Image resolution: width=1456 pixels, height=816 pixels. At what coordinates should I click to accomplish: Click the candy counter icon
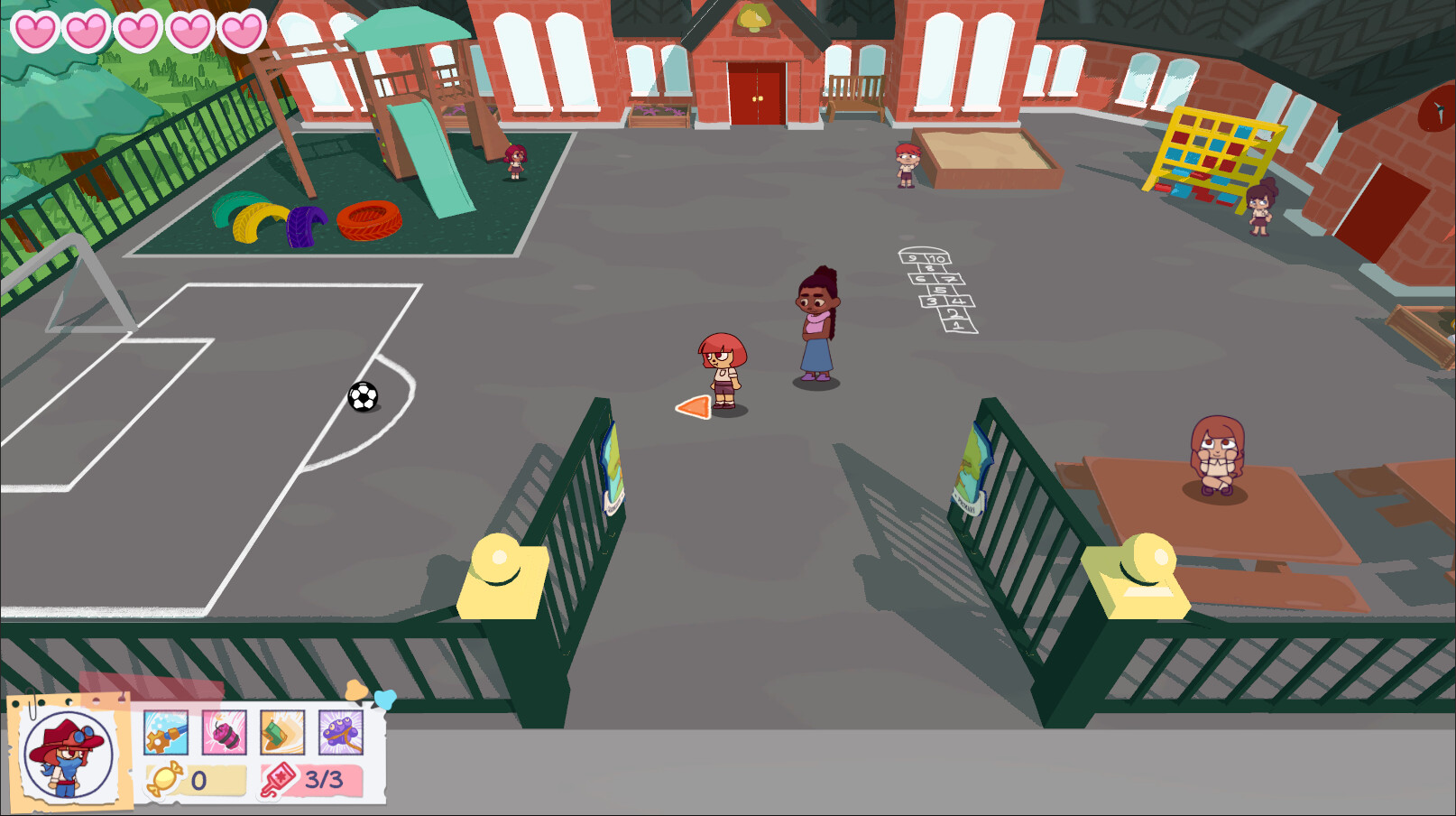[164, 777]
